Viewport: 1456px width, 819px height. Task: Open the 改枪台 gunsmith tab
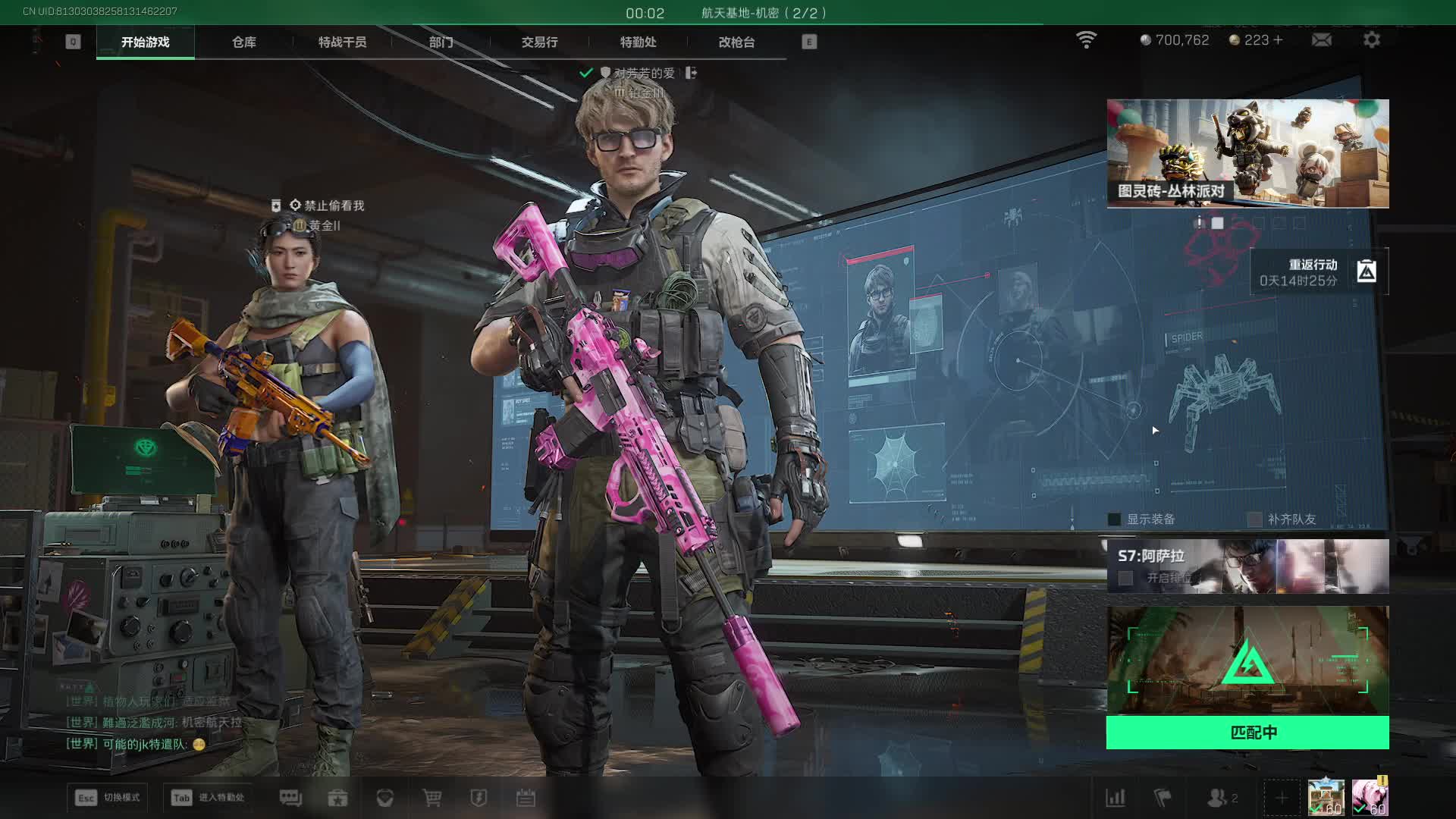pyautogui.click(x=736, y=42)
